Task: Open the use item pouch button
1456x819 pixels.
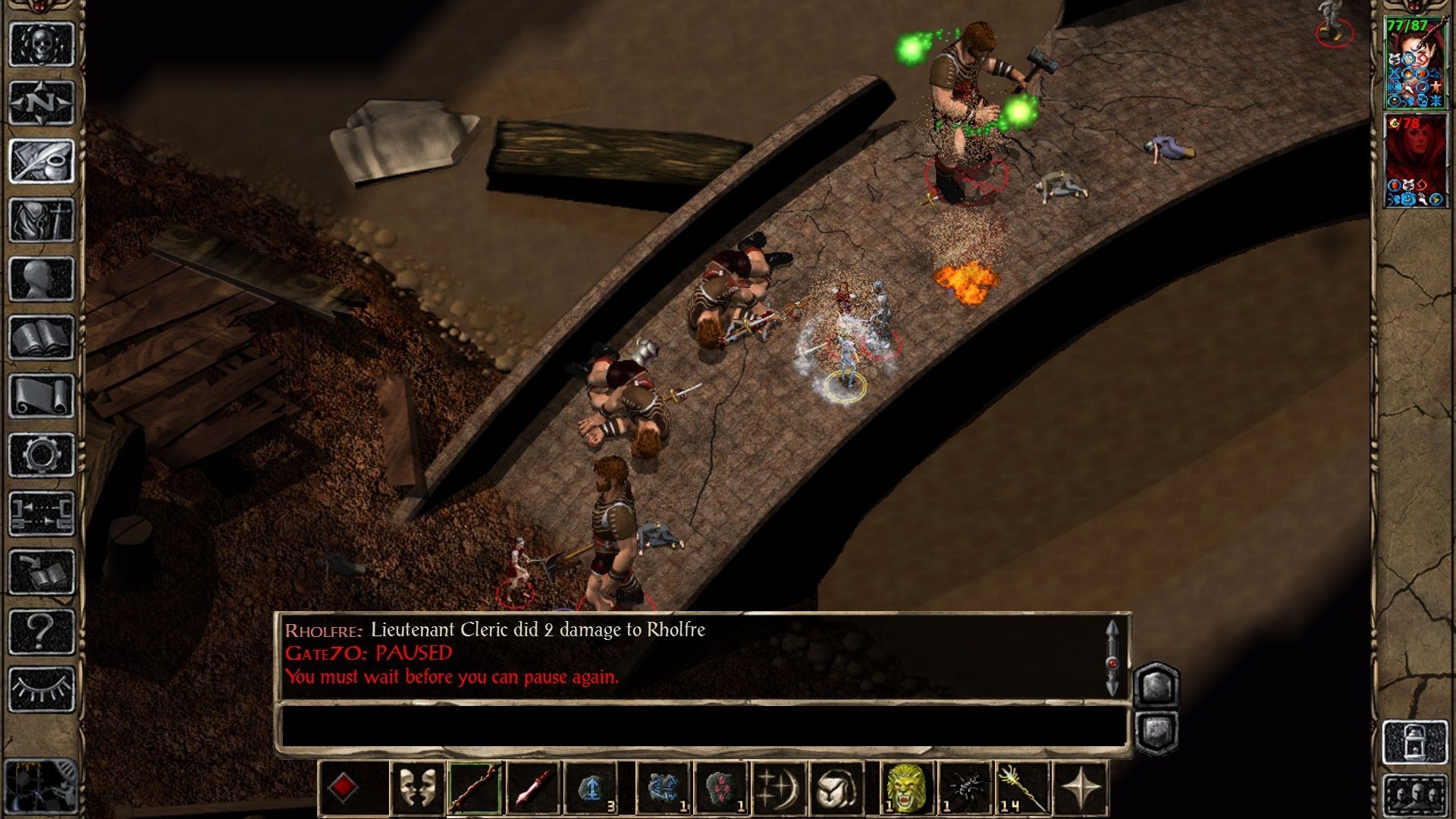Action: tap(836, 789)
